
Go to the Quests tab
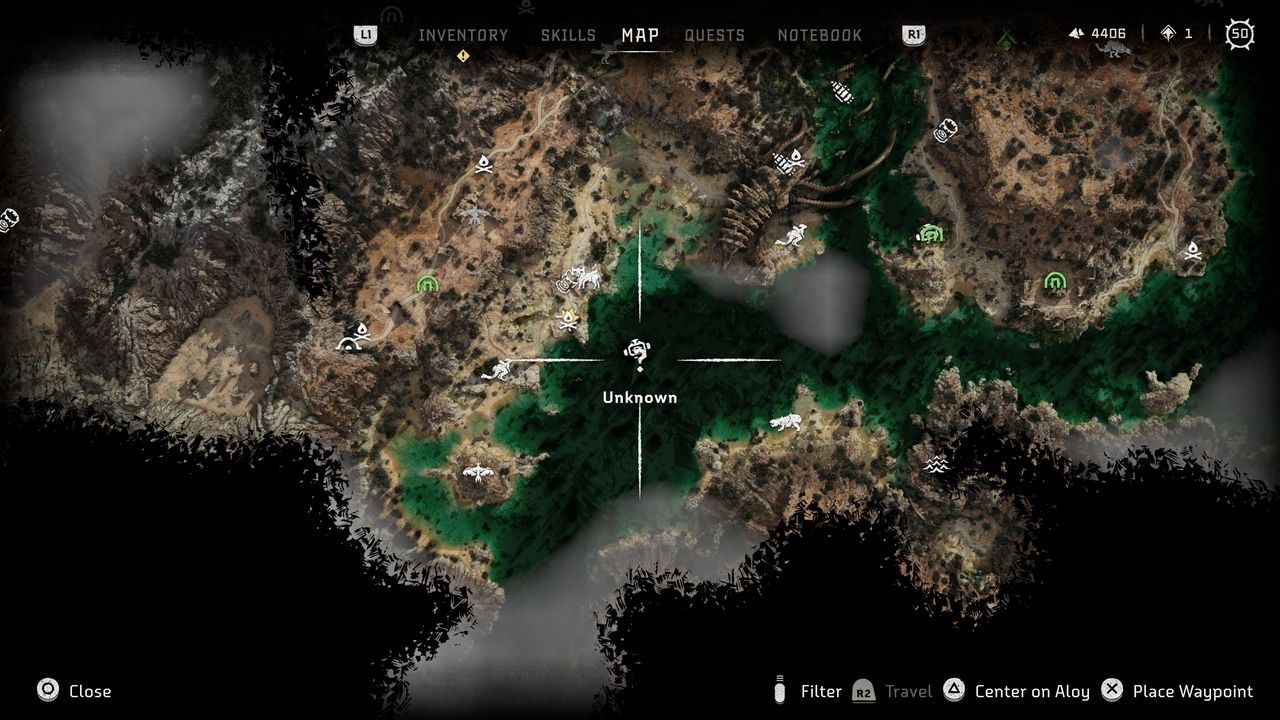[x=714, y=35]
